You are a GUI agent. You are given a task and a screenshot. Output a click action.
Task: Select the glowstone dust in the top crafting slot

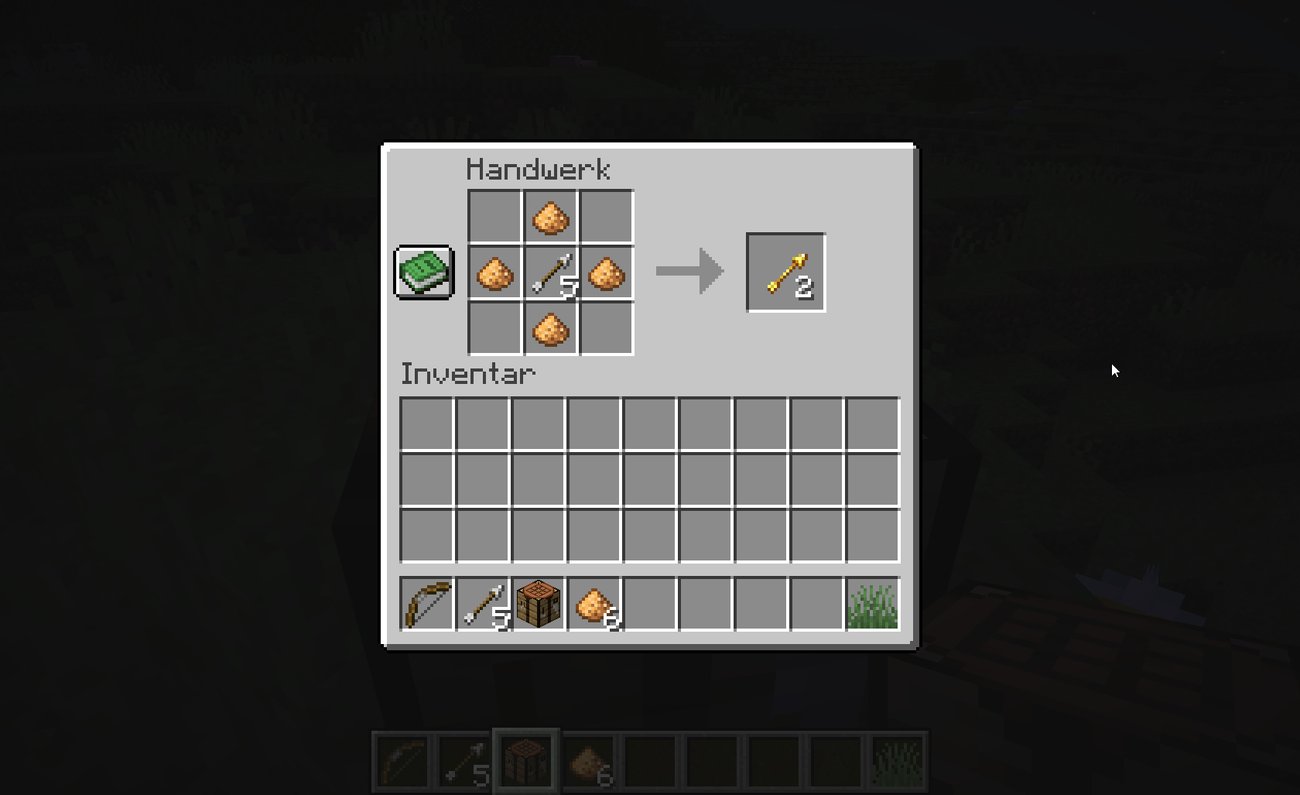point(549,215)
